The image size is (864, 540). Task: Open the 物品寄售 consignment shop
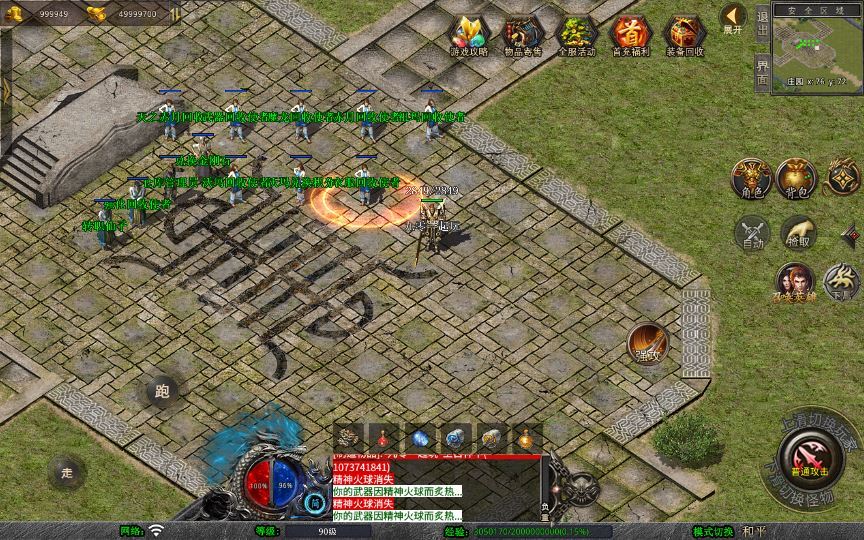522,35
